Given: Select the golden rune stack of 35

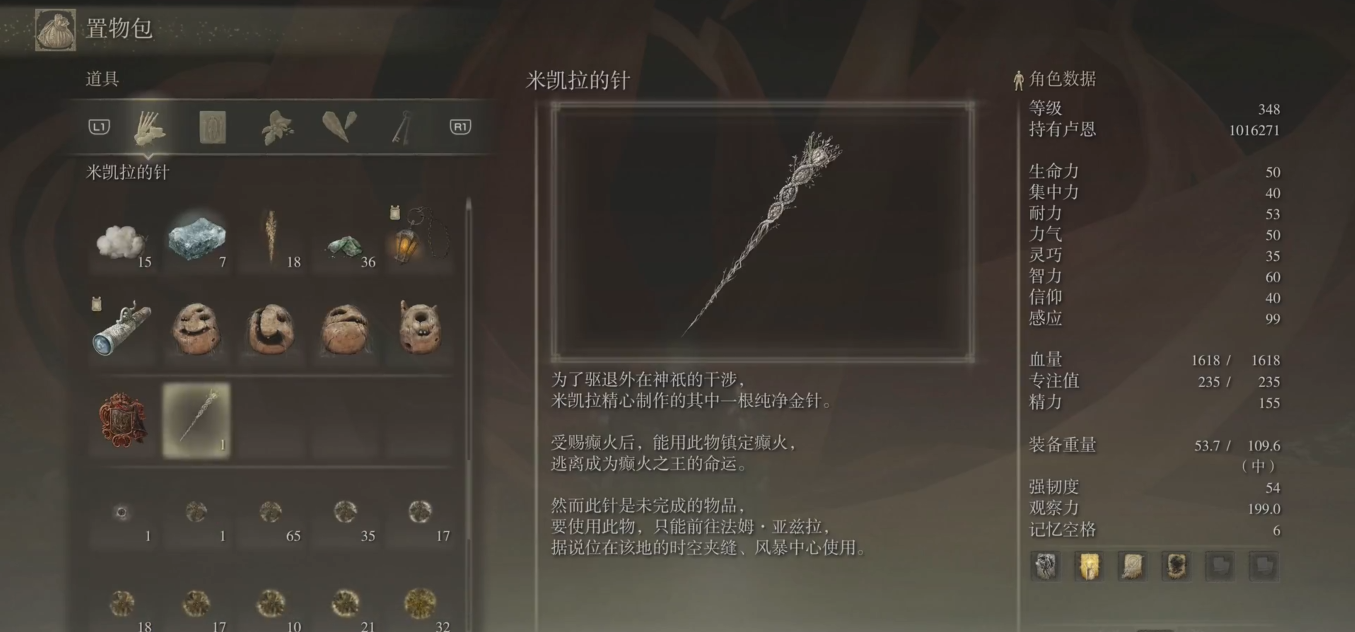Looking at the screenshot, I should (x=345, y=517).
